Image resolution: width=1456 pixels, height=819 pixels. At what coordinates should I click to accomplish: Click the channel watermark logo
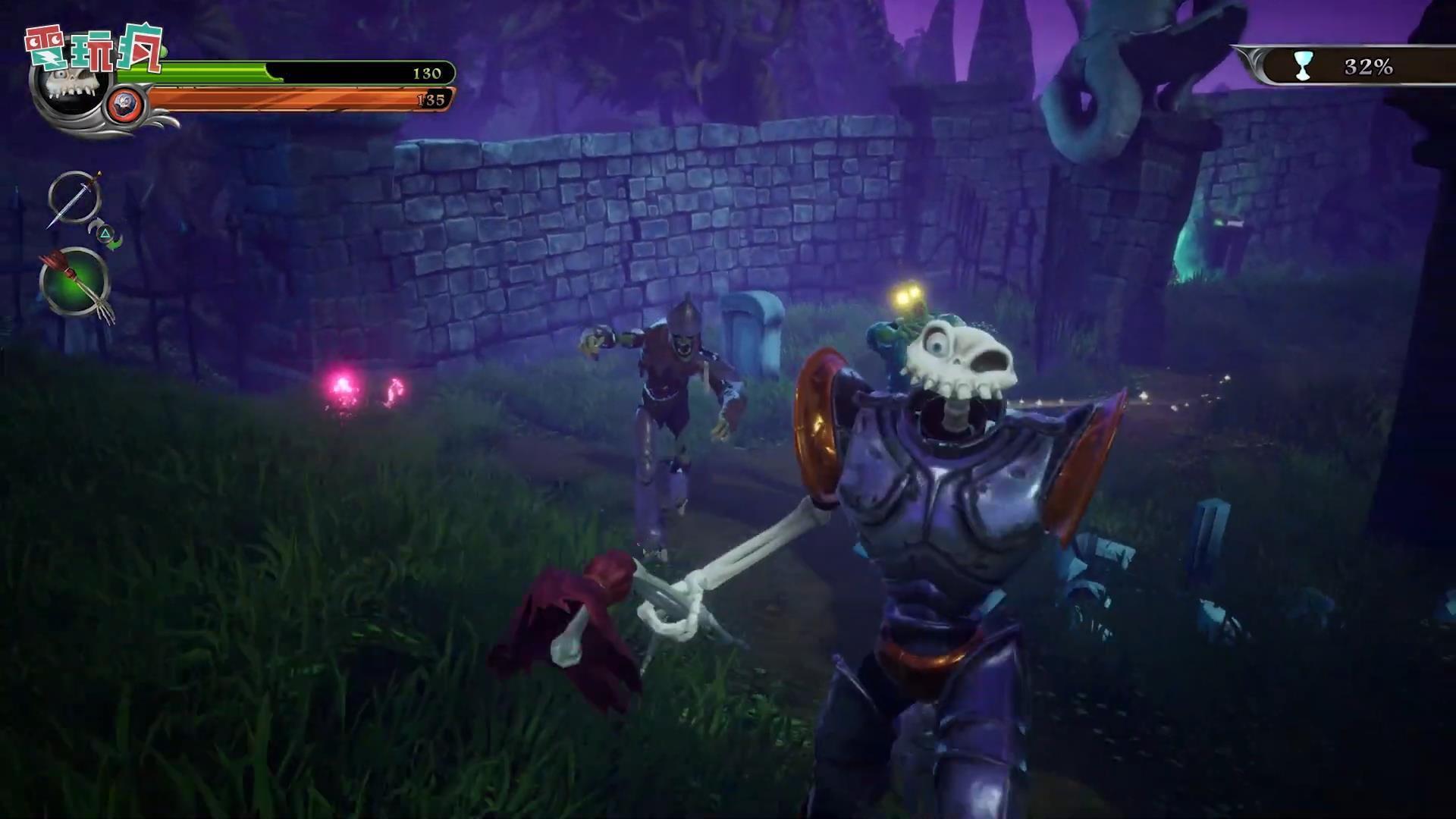click(94, 48)
